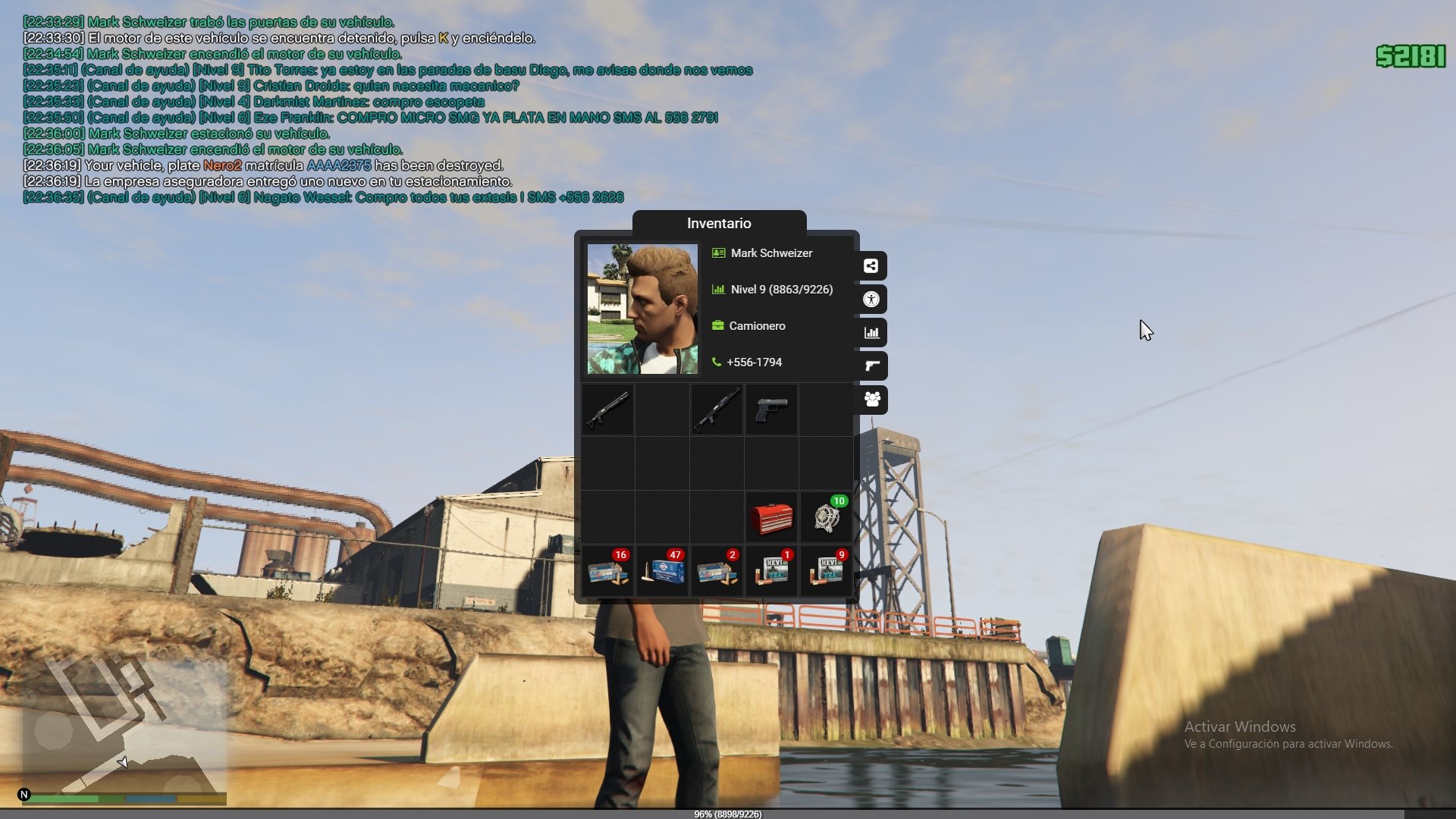Choose the red toolbox item

pos(771,518)
